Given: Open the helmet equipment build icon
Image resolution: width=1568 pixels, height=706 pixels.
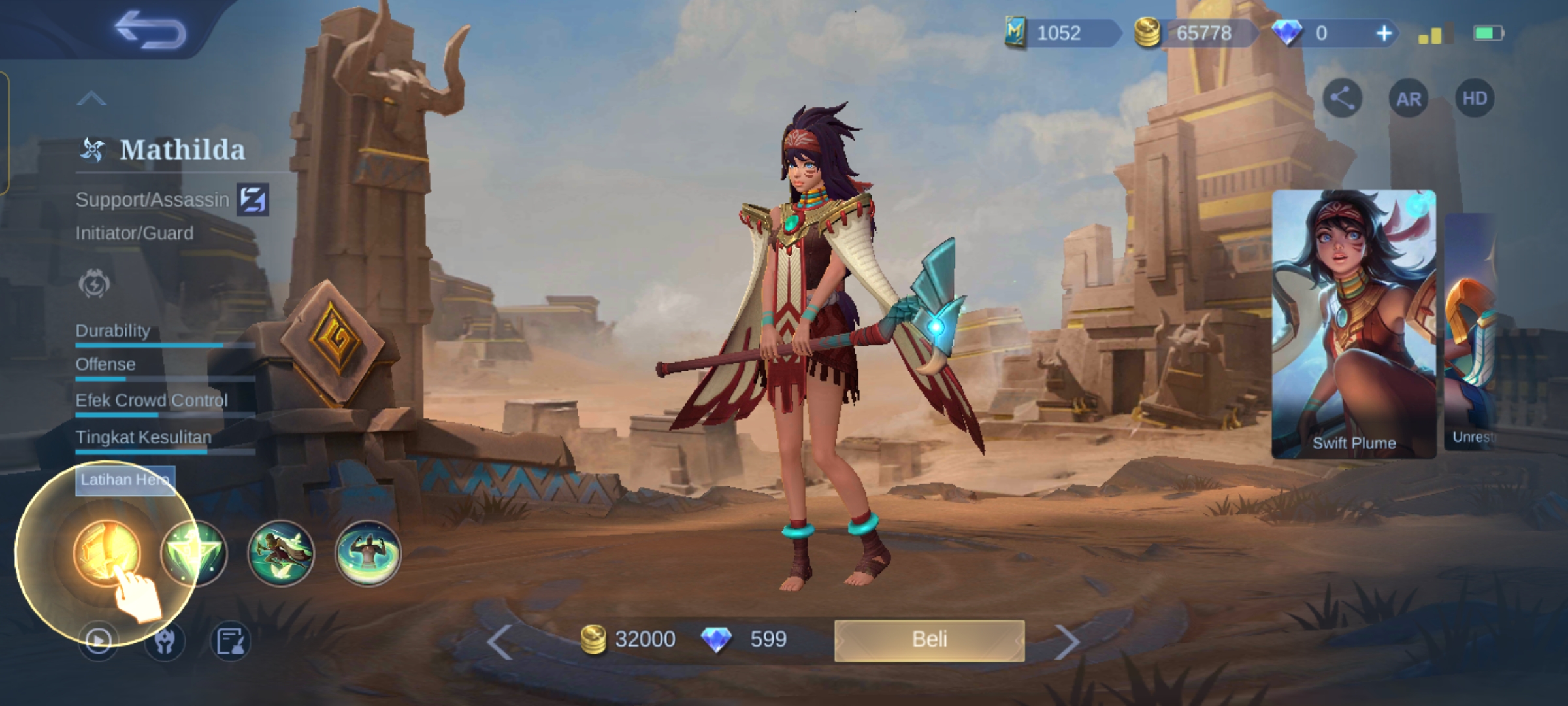Looking at the screenshot, I should tap(165, 641).
